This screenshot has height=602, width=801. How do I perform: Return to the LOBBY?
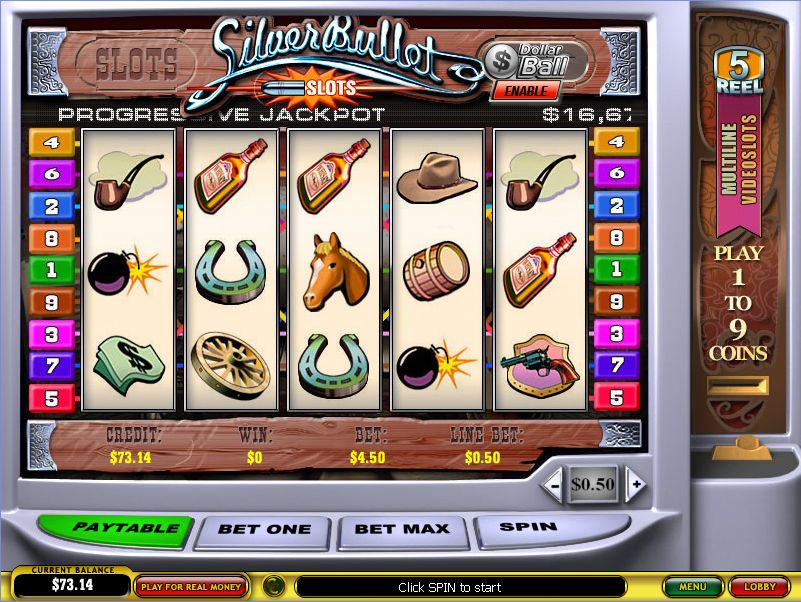(758, 587)
